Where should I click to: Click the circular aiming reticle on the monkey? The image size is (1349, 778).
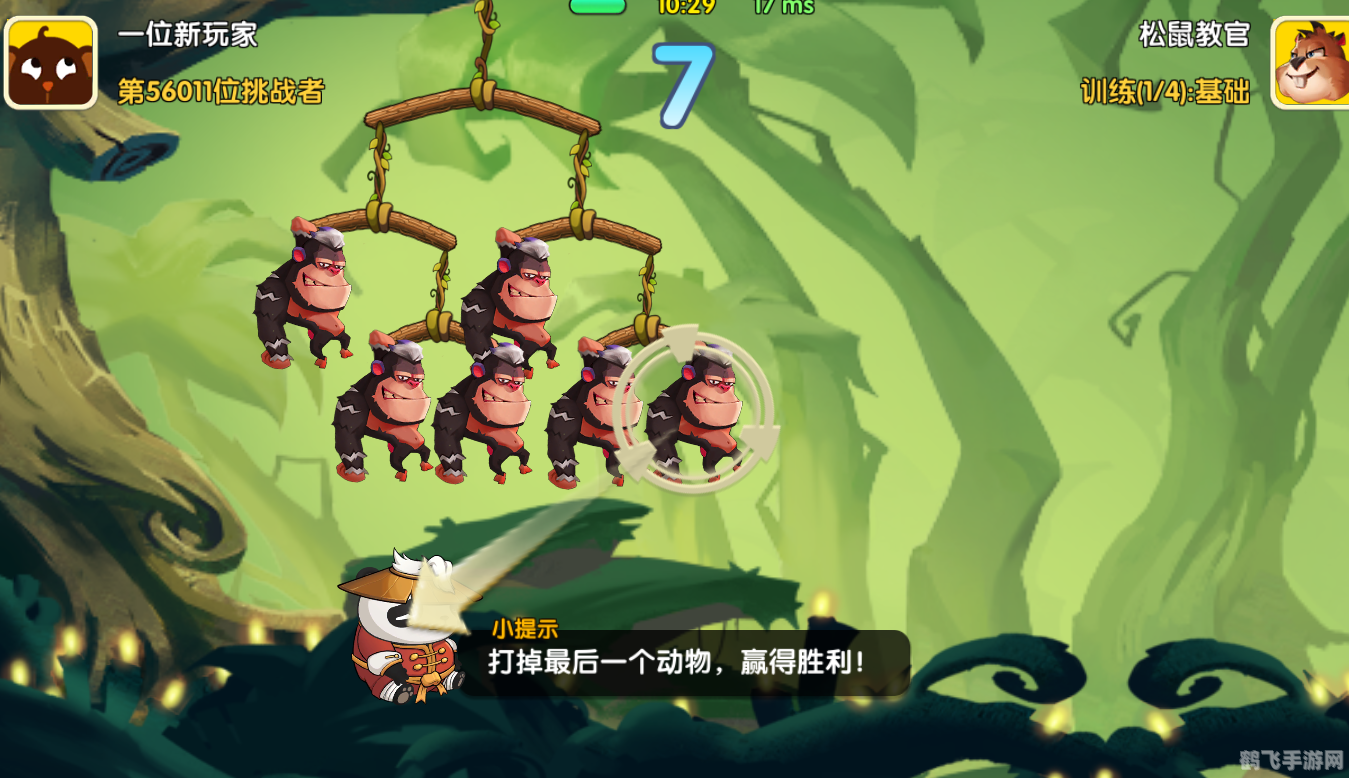698,410
